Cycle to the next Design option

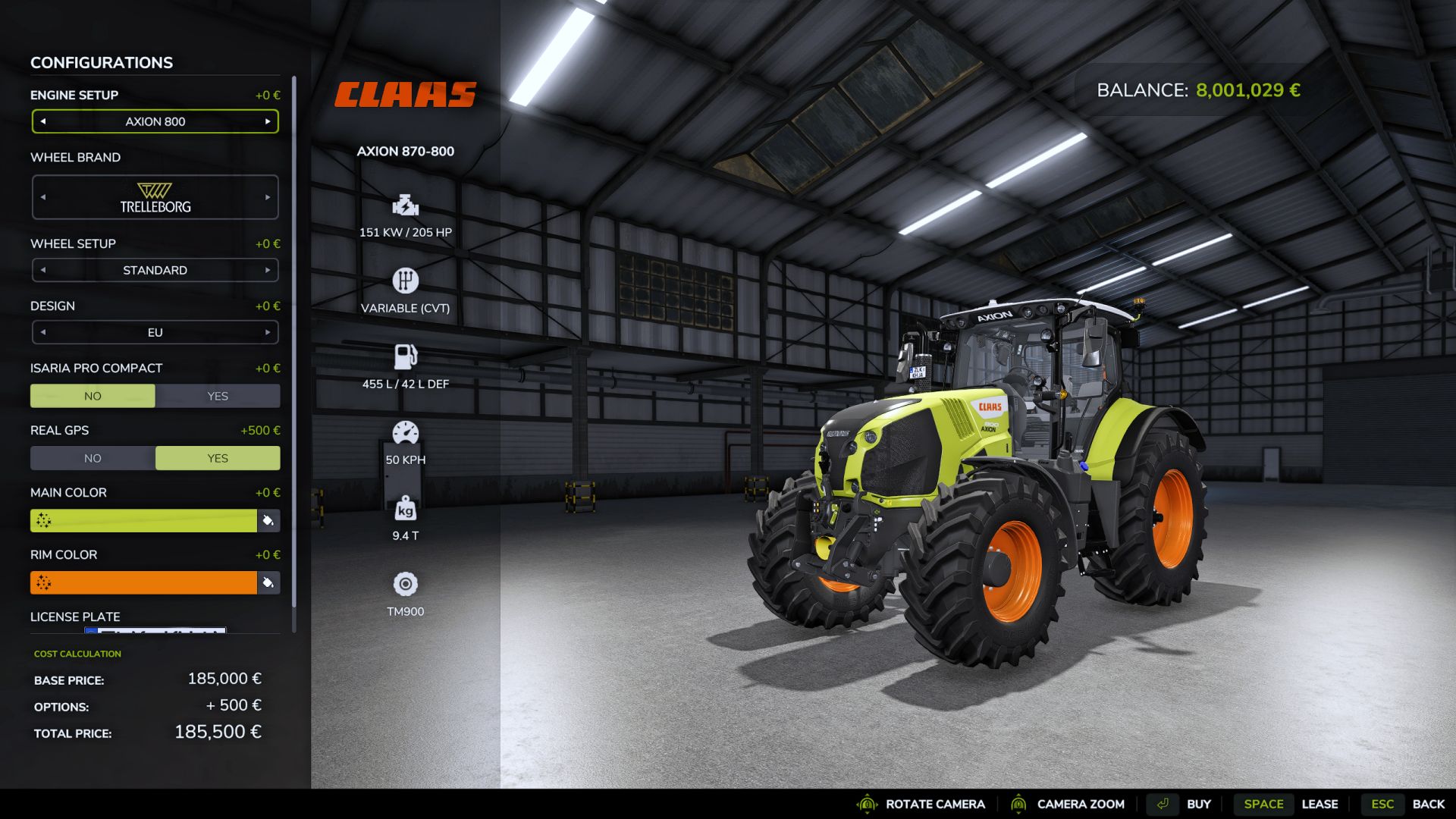click(x=268, y=332)
